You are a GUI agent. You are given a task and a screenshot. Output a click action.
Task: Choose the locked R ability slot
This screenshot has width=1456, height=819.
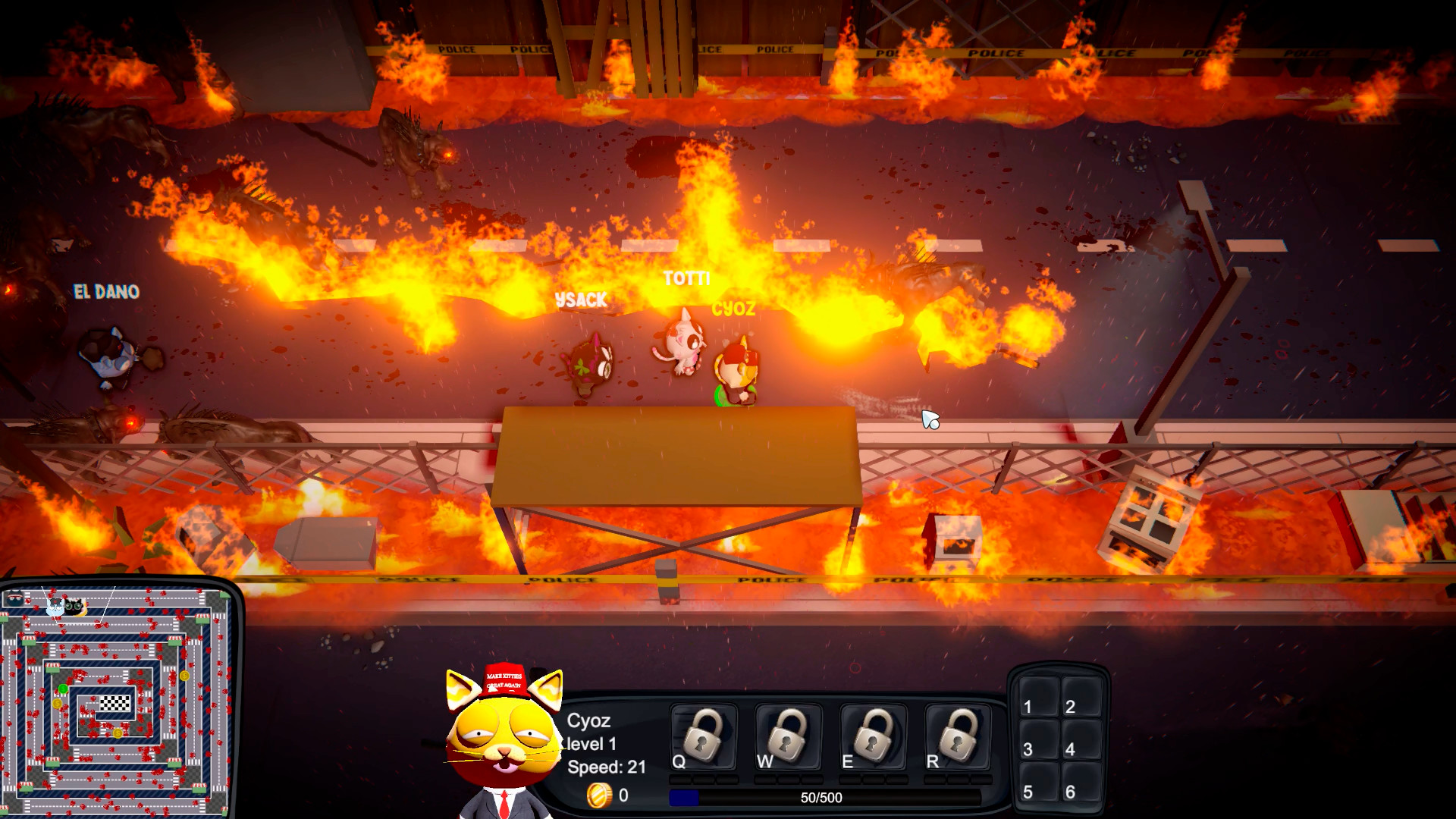click(959, 736)
